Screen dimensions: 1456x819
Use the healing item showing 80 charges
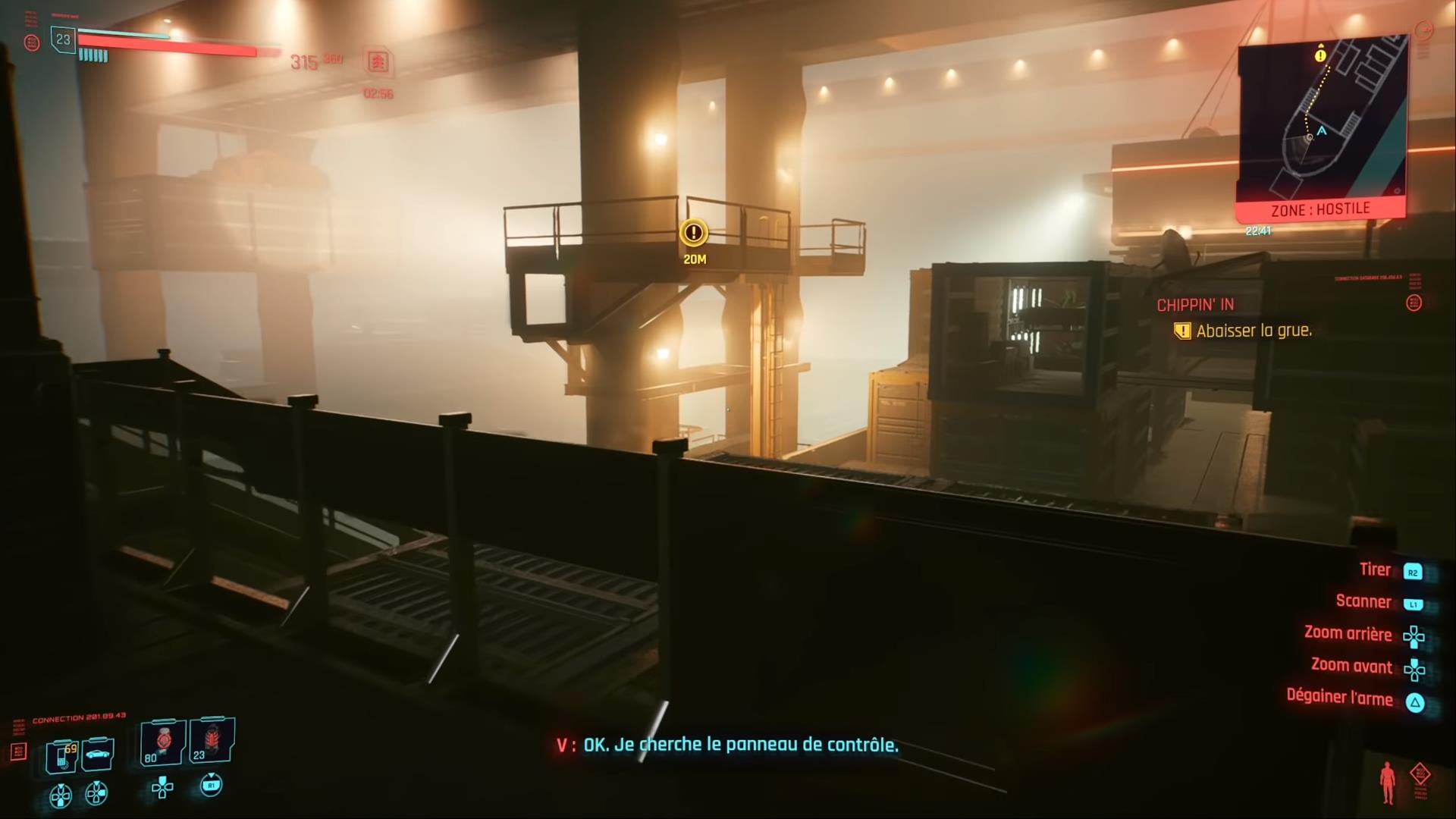coord(162,743)
